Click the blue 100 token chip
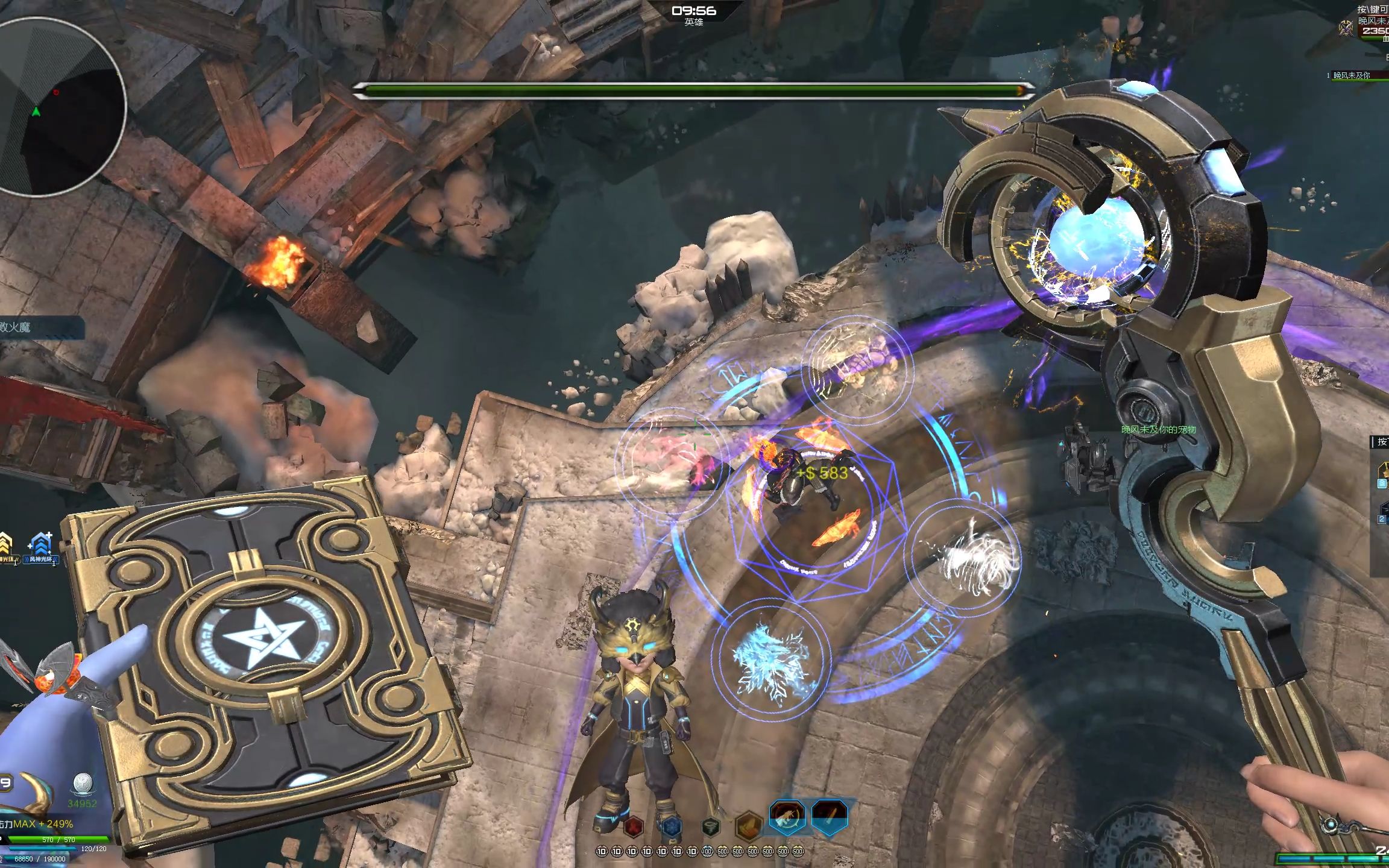Image resolution: width=1389 pixels, height=868 pixels. pos(707,852)
